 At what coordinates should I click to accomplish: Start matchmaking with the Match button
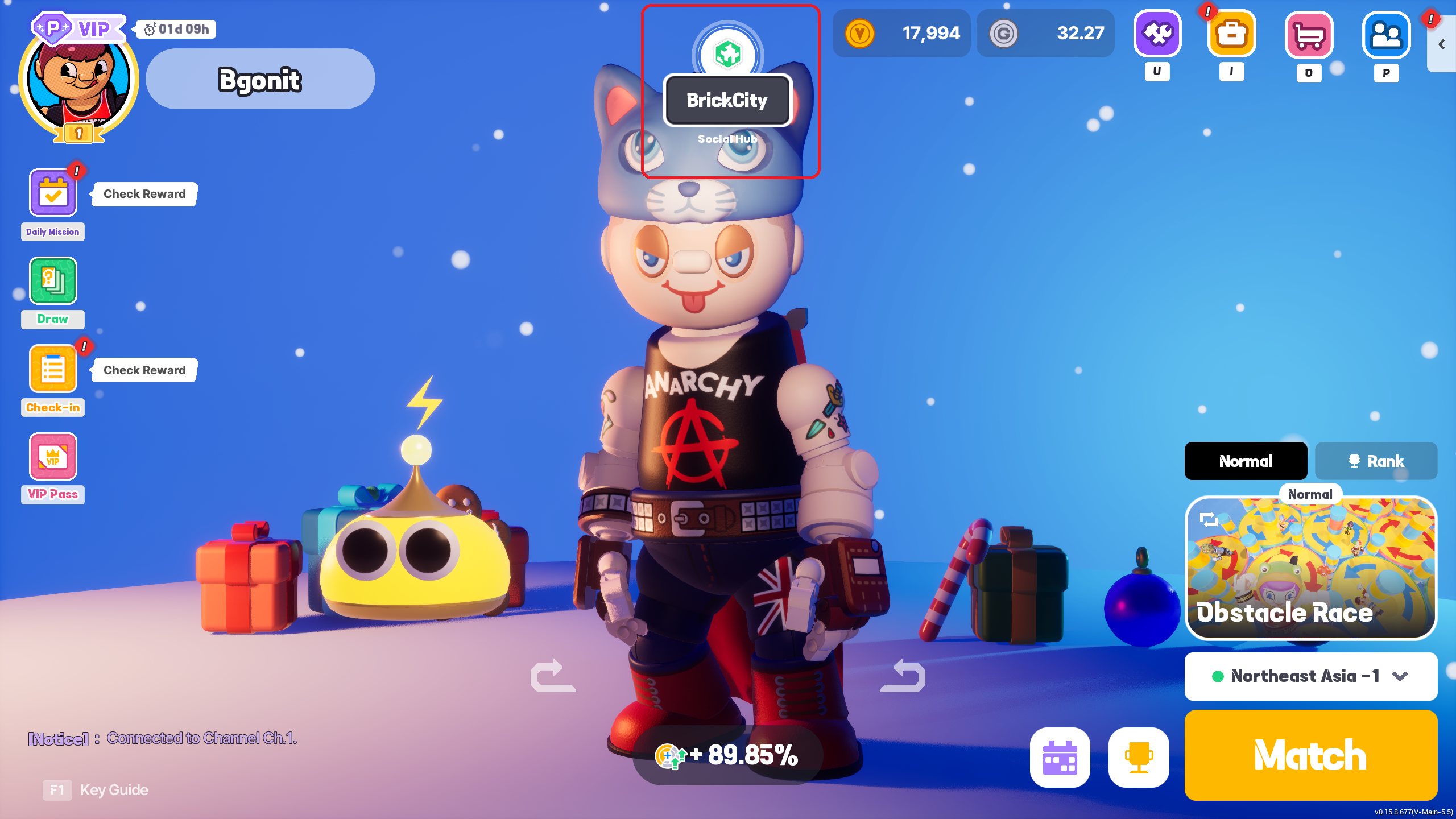1310,755
